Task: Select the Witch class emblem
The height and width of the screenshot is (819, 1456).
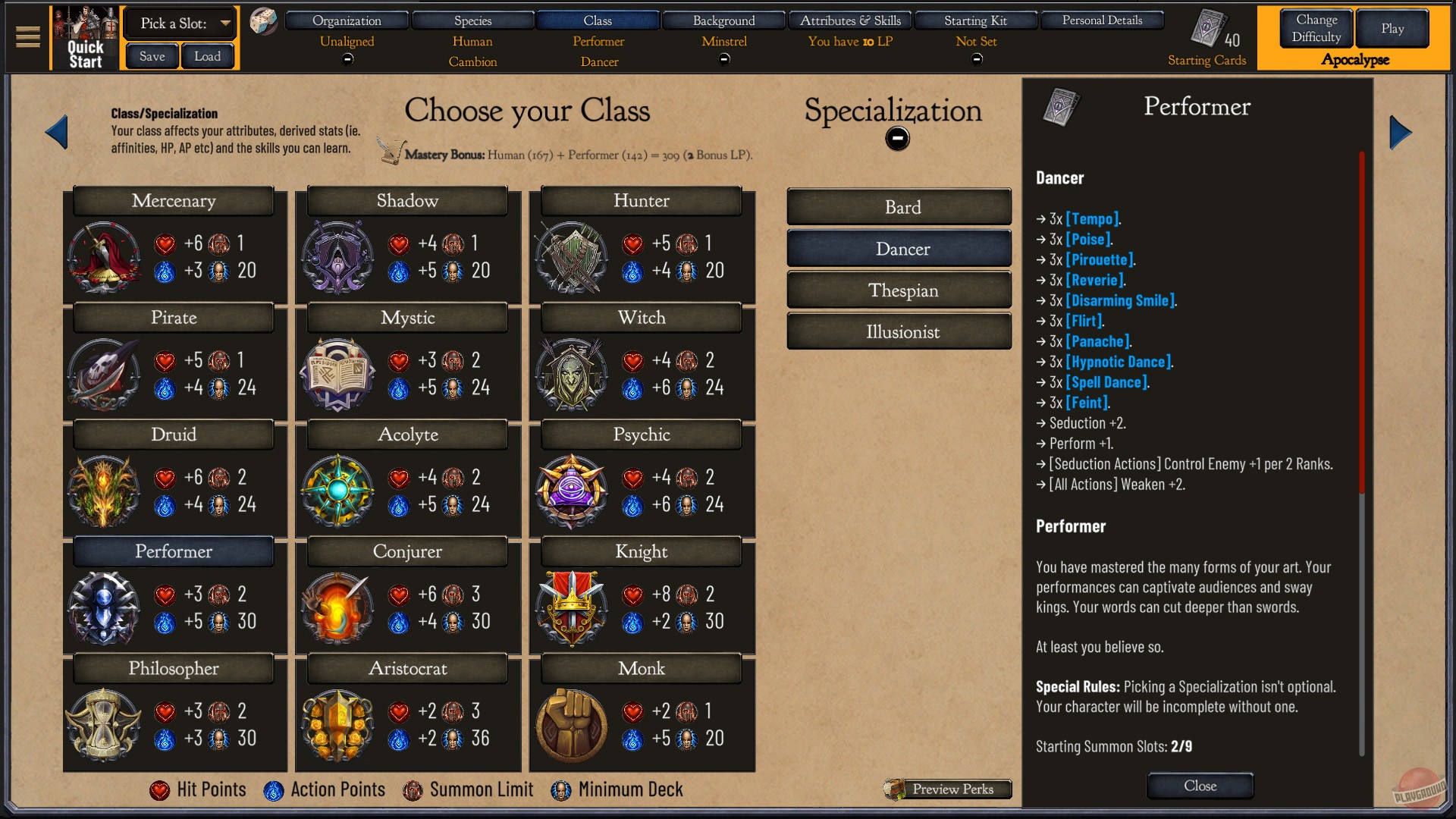Action: [571, 375]
